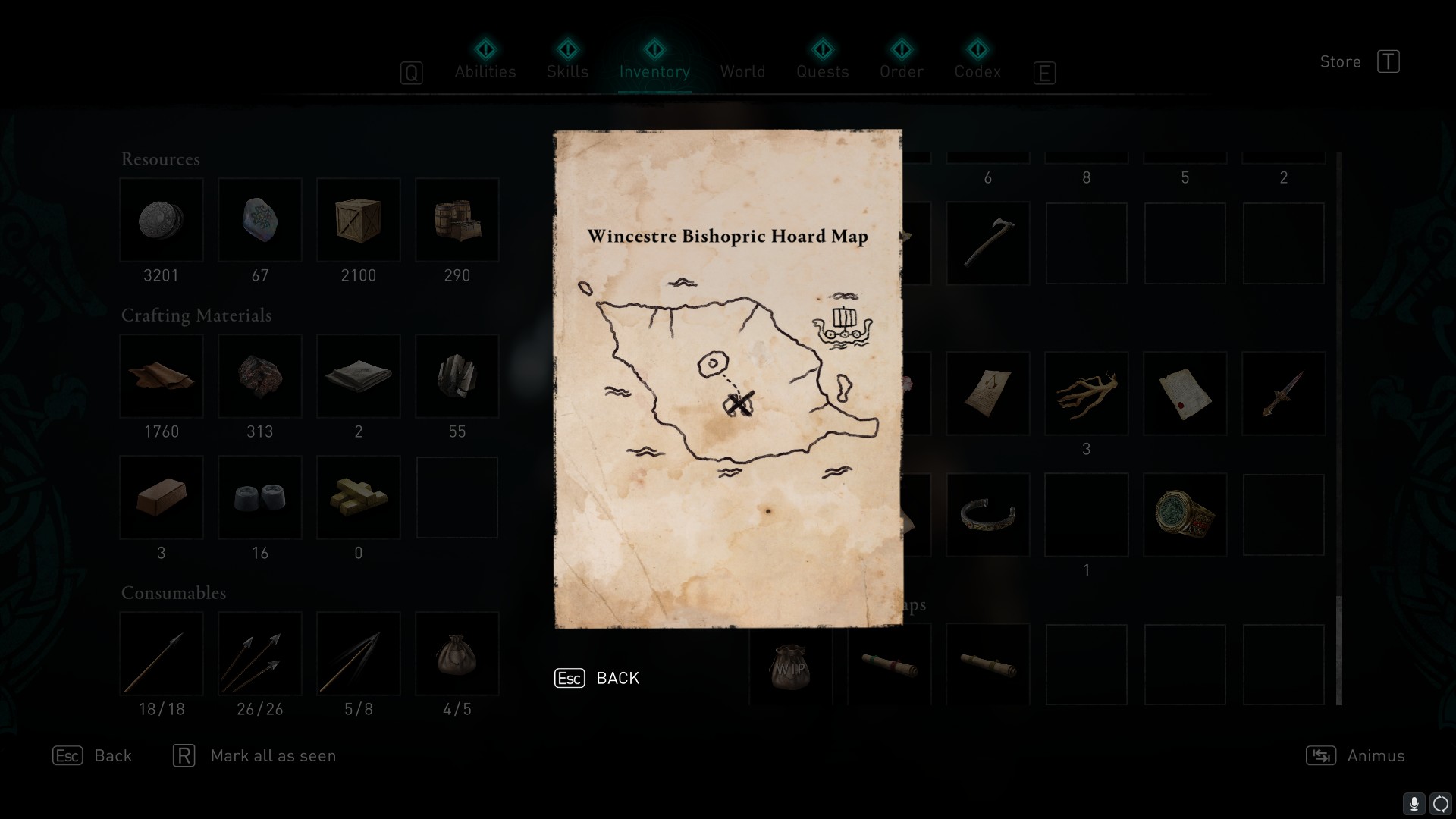
Task: Choose the brown ingot slot
Action: (x=162, y=497)
